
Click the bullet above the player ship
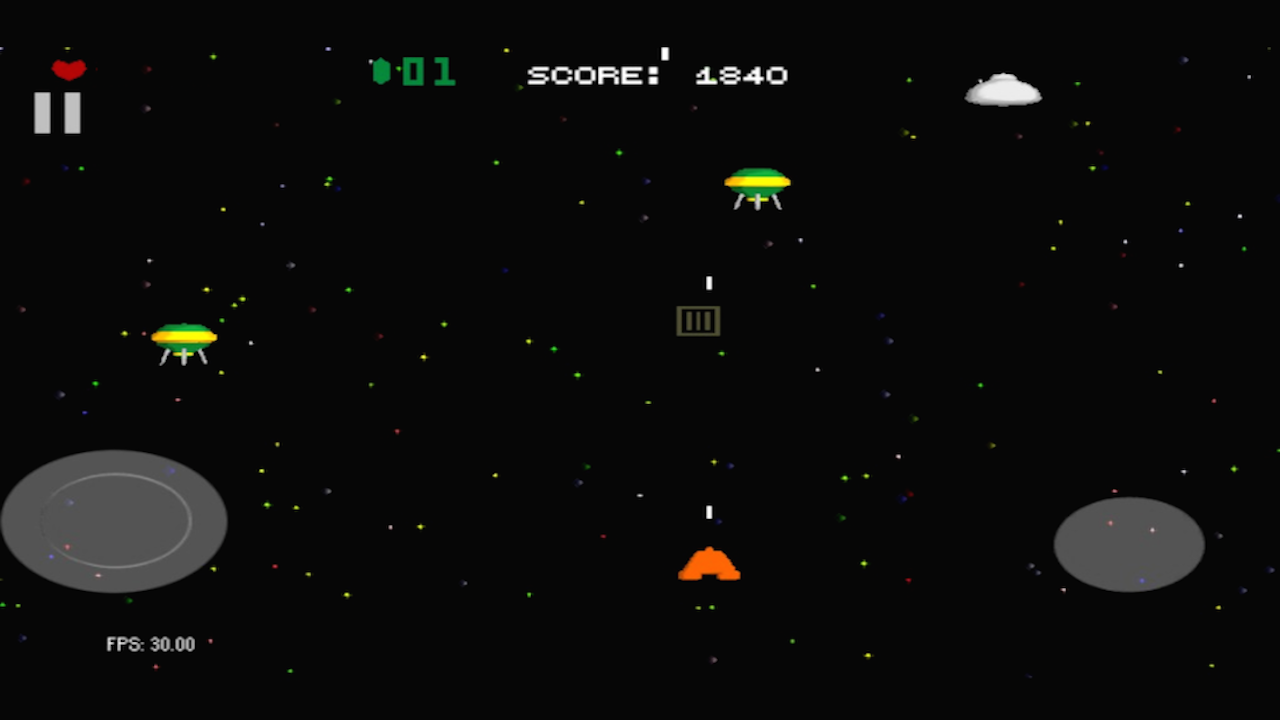coord(710,513)
